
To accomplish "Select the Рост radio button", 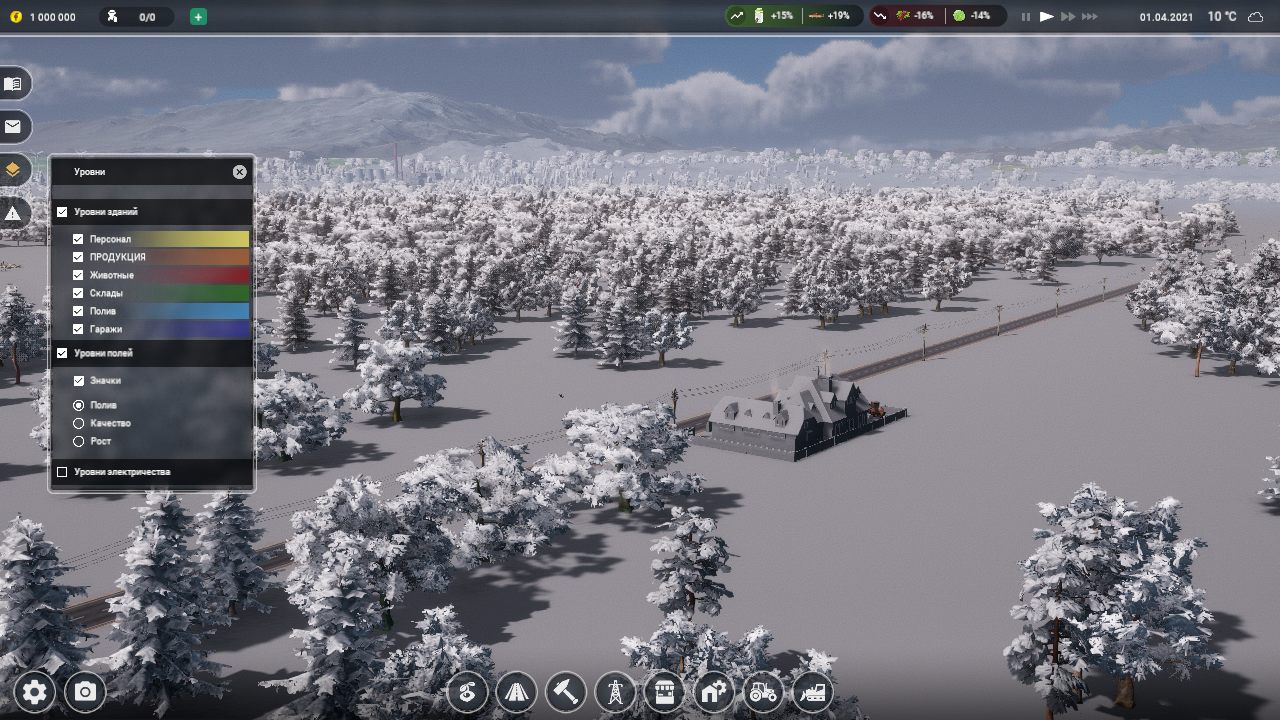I will click(78, 441).
